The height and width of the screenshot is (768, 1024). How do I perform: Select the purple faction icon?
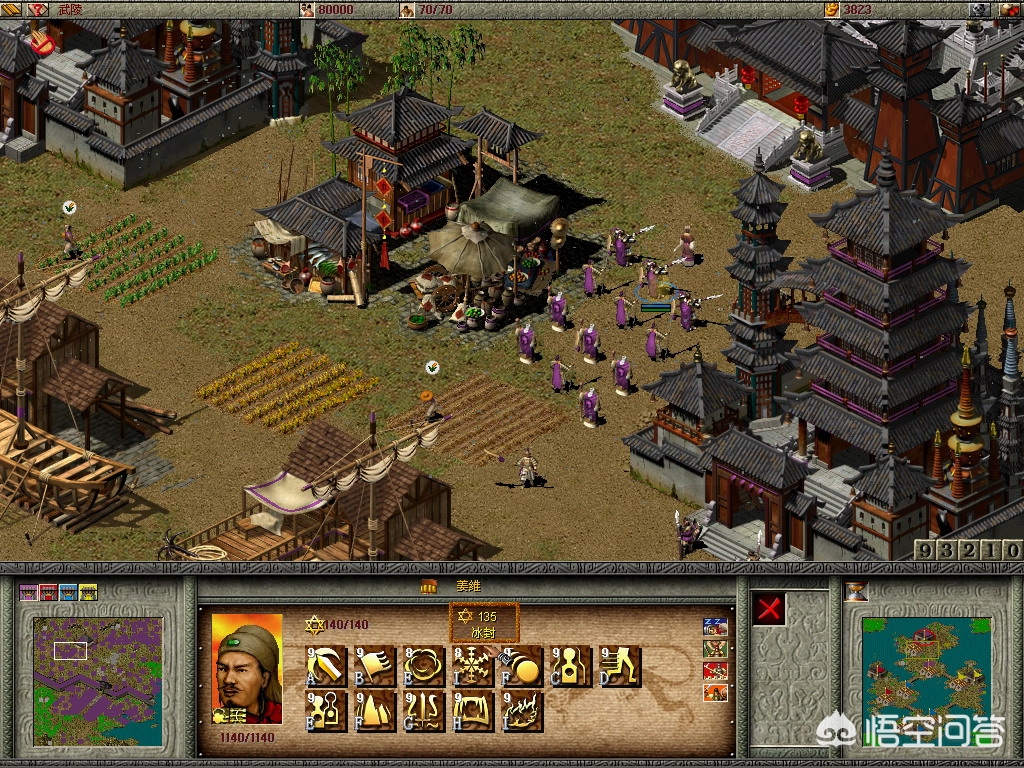28,592
